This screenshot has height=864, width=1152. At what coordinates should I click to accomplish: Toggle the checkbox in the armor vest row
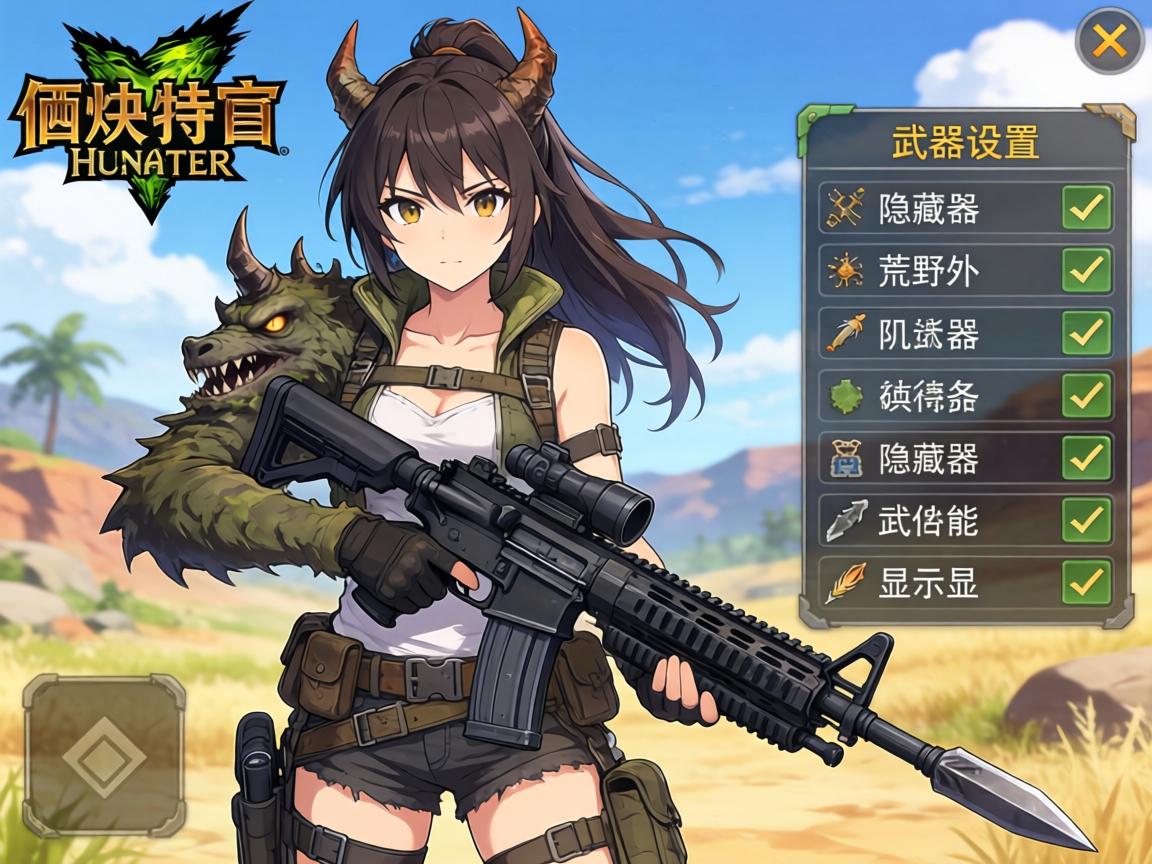pyautogui.click(x=1086, y=458)
